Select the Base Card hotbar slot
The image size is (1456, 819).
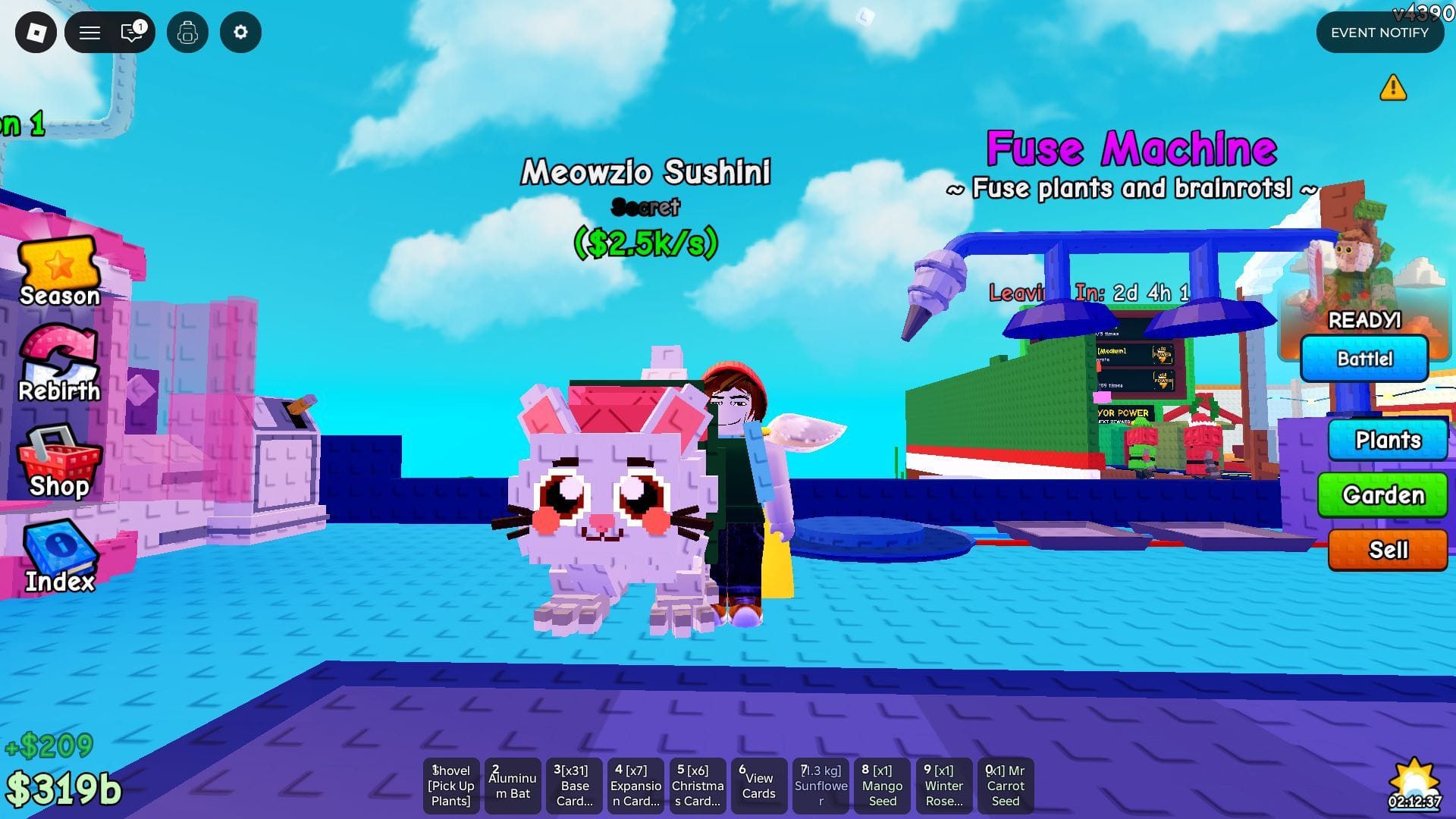point(574,786)
